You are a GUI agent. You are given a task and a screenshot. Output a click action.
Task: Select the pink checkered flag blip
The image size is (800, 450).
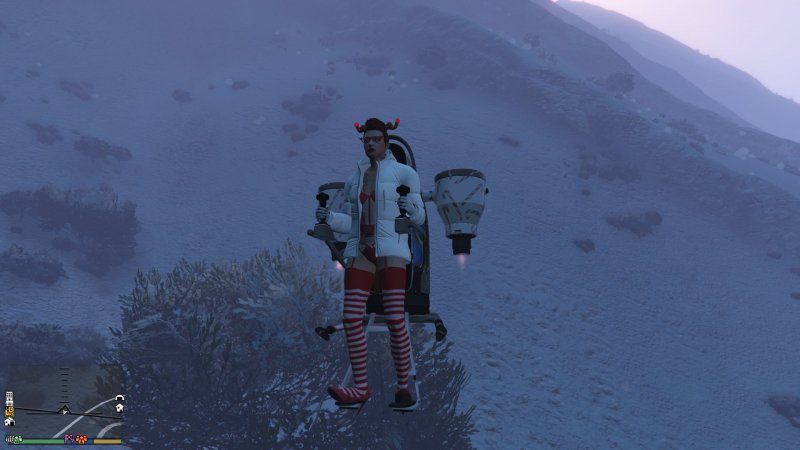[x=68, y=438]
